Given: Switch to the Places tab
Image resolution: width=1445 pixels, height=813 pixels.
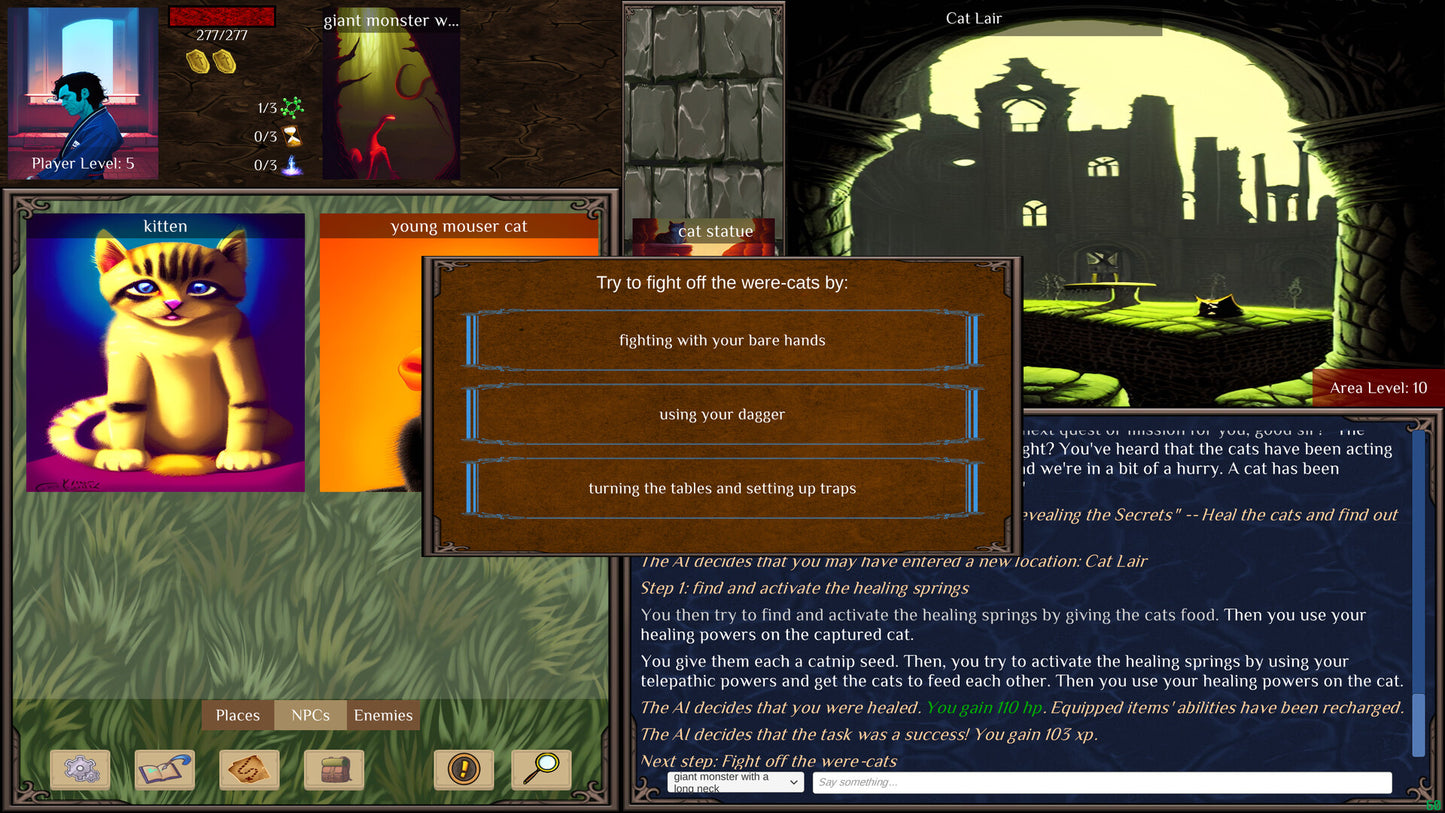Looking at the screenshot, I should [237, 715].
